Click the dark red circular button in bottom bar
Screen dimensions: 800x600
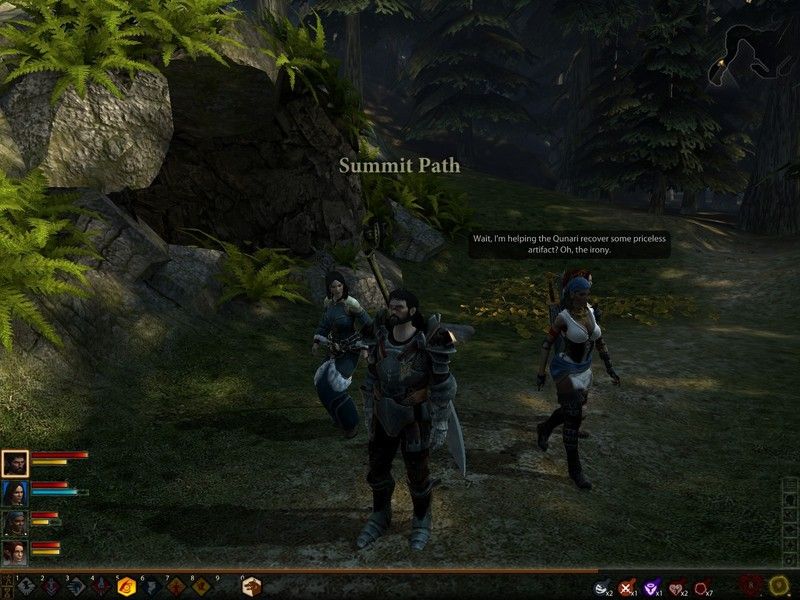pyautogui.click(x=751, y=586)
